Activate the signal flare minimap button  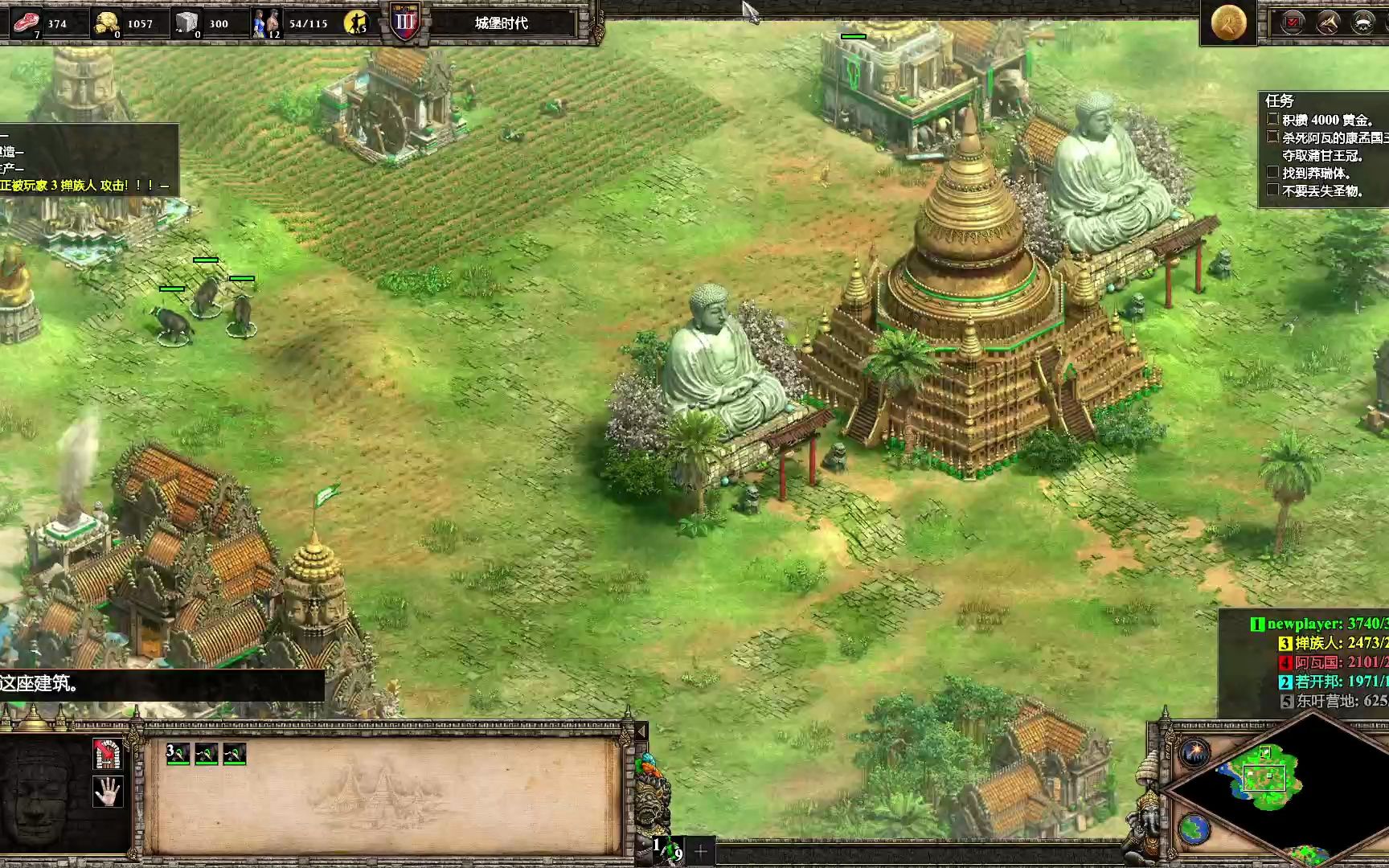pyautogui.click(x=1195, y=754)
